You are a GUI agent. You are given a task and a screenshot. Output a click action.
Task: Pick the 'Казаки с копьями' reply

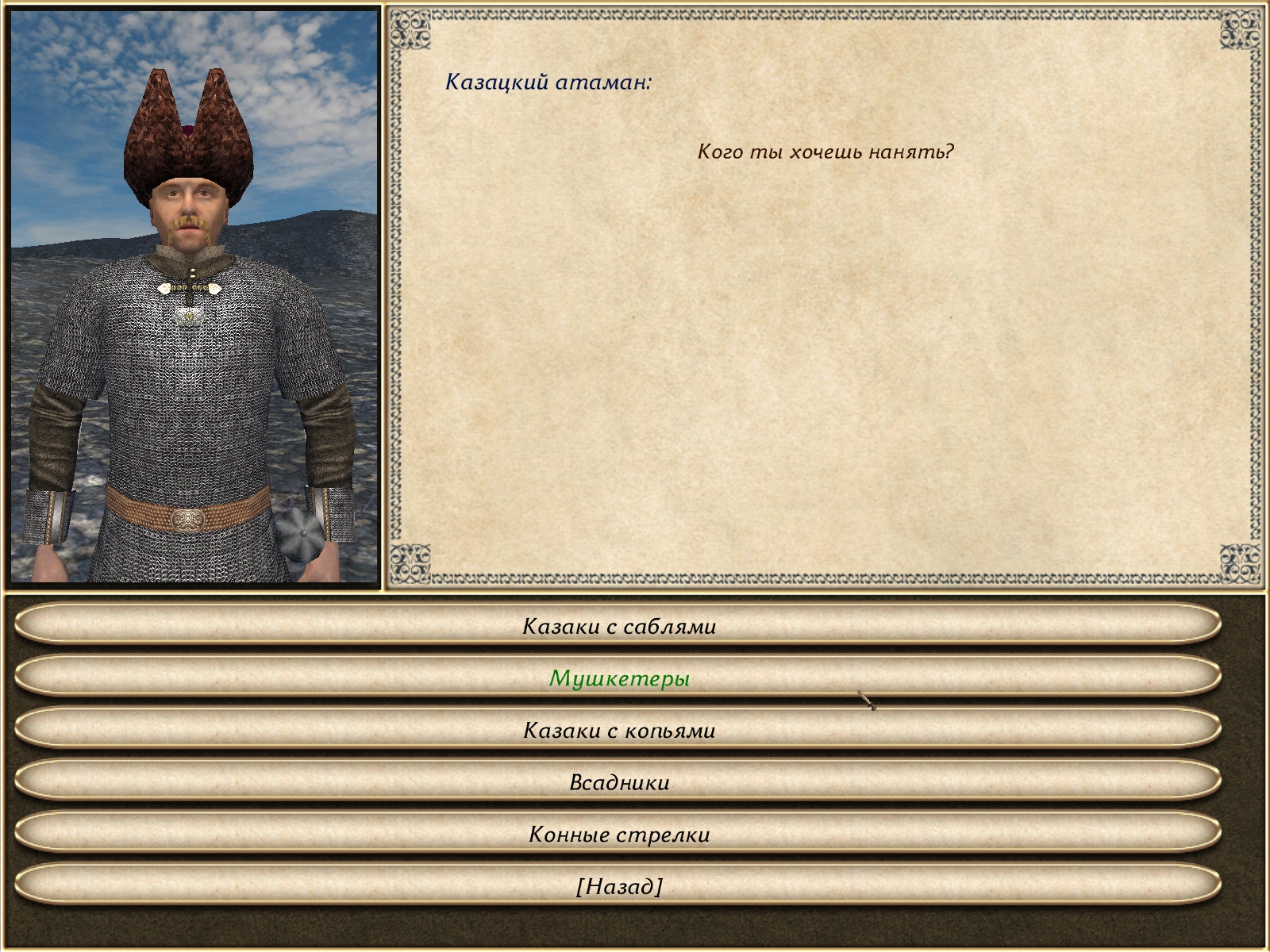(619, 730)
